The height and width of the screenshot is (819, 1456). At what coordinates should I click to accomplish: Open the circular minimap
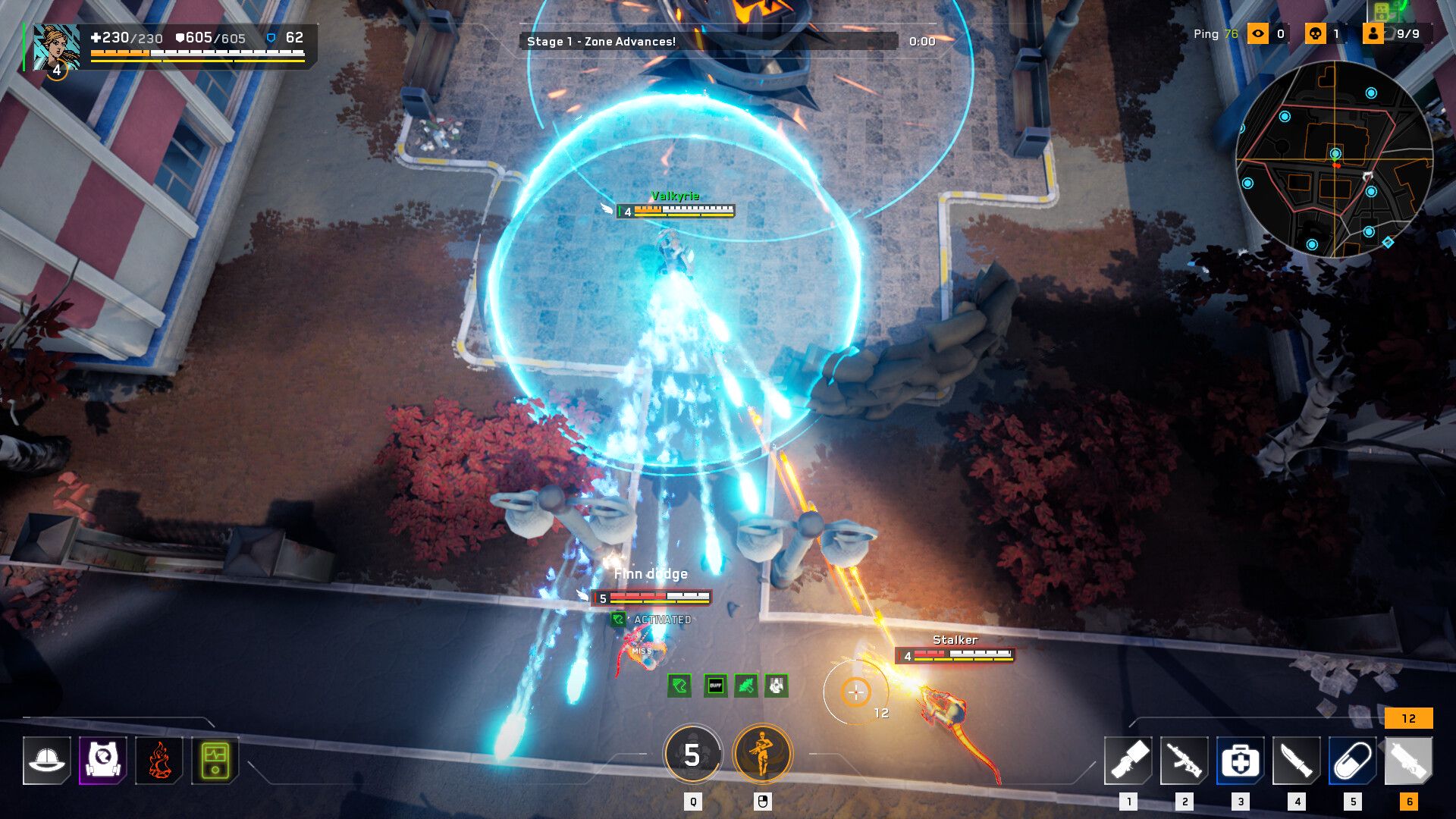[x=1335, y=159]
